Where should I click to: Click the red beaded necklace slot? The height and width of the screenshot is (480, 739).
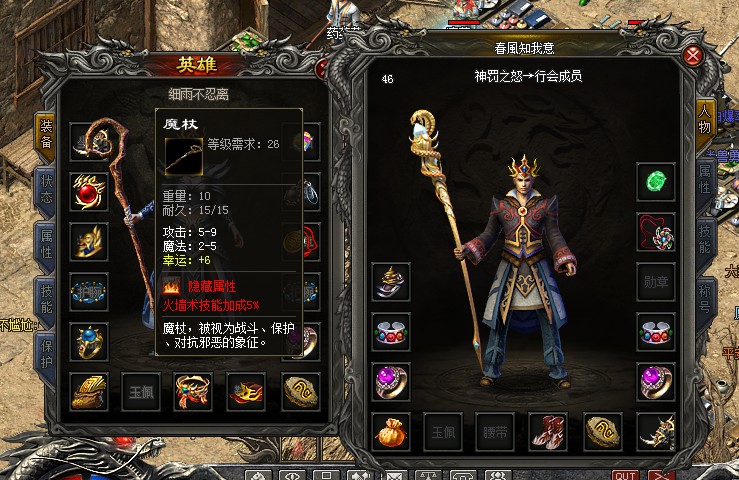point(656,233)
